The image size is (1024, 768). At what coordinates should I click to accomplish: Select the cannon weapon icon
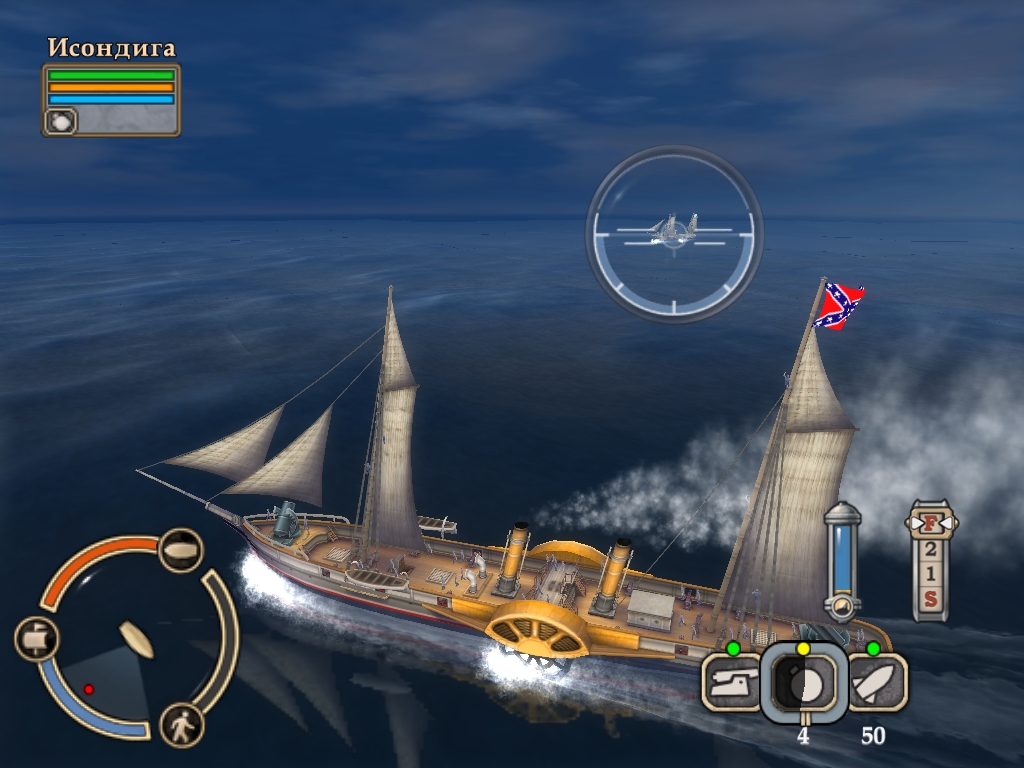[731, 683]
